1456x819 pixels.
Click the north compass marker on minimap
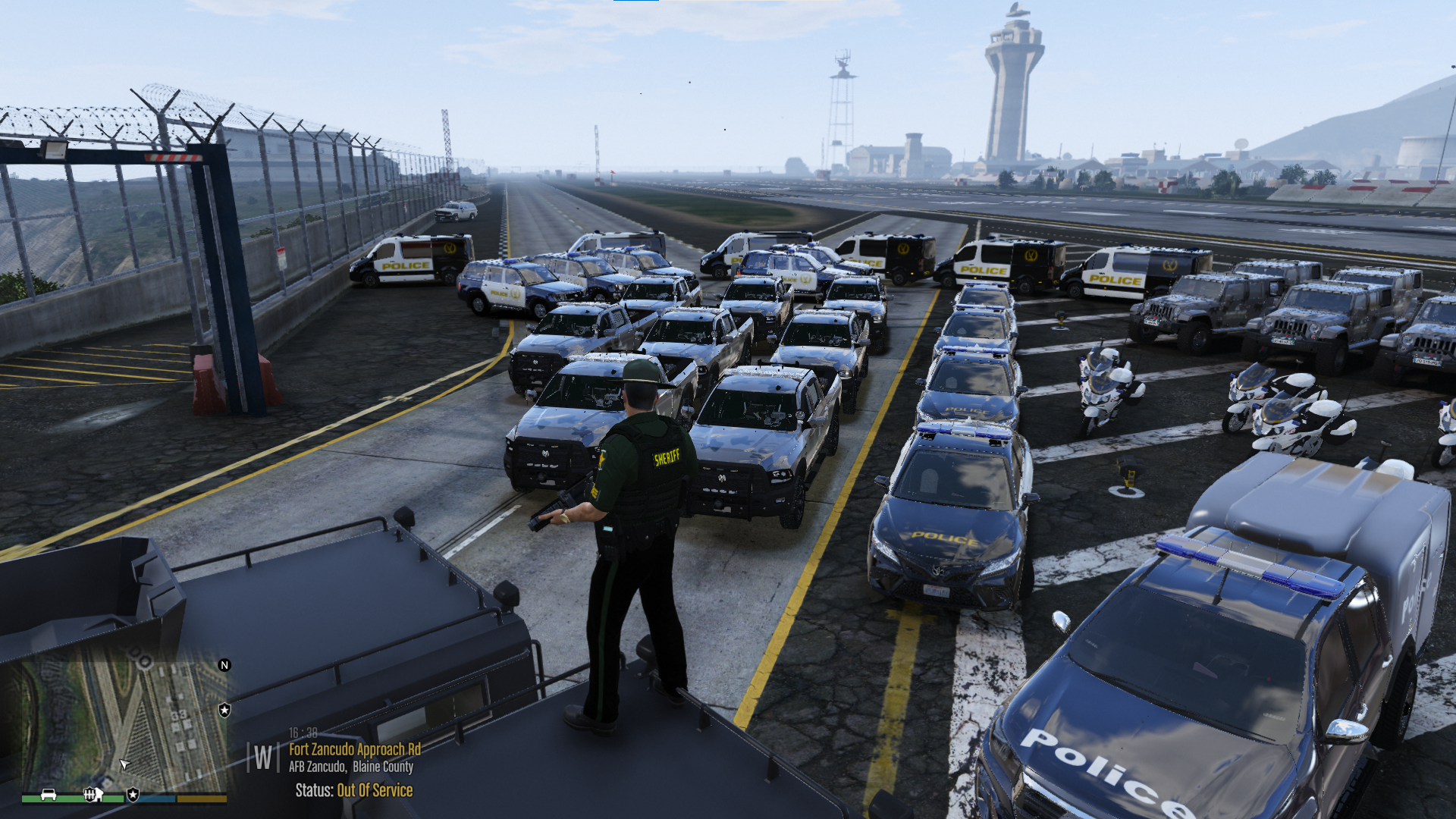[x=224, y=665]
